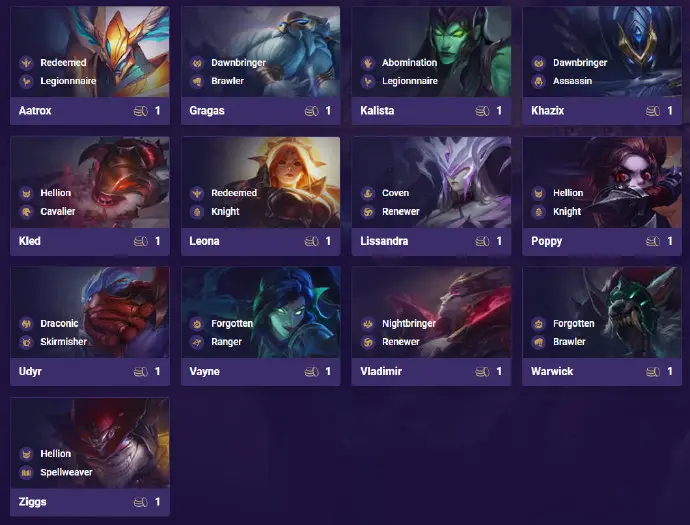The image size is (690, 525).
Task: Select the Nightbringer trait on Vladimir
Action: tap(410, 323)
